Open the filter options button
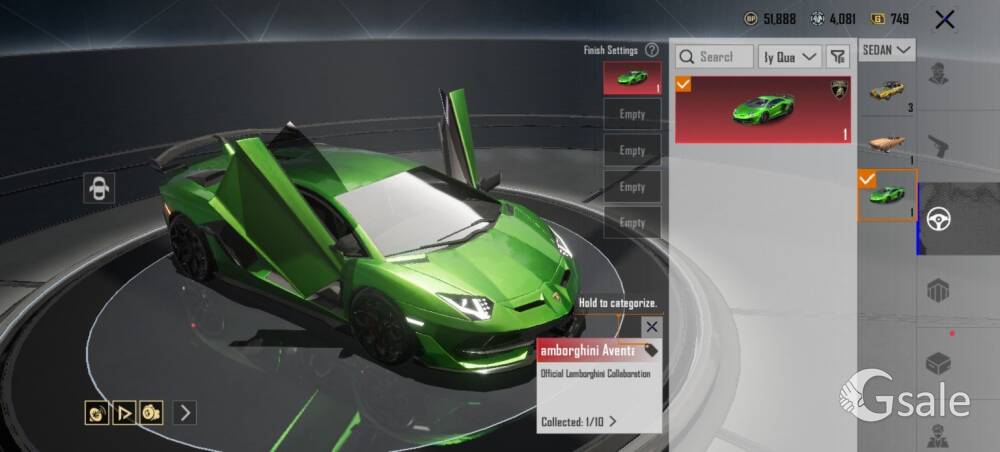The height and width of the screenshot is (452, 1000). click(x=838, y=57)
